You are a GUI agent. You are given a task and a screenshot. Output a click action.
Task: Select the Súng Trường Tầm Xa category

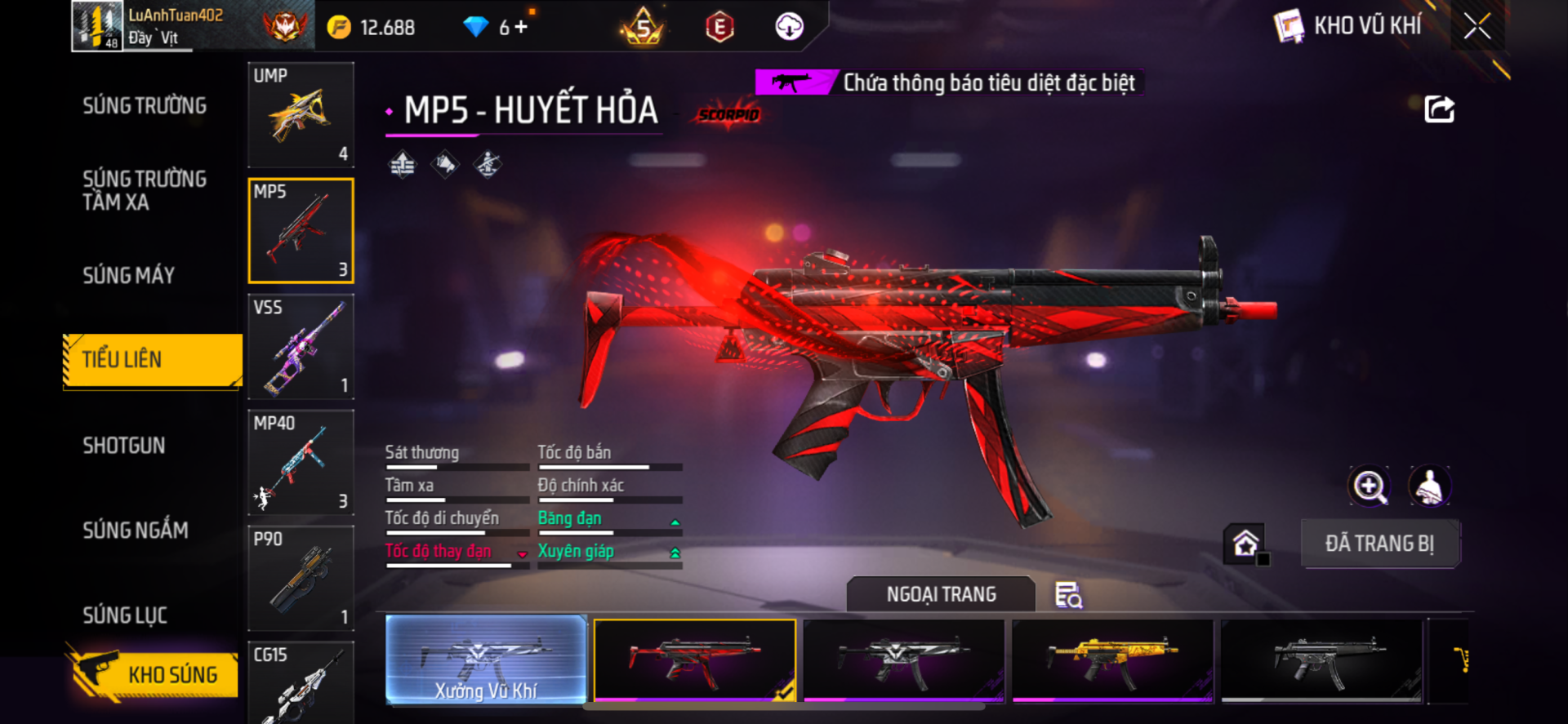coord(145,191)
